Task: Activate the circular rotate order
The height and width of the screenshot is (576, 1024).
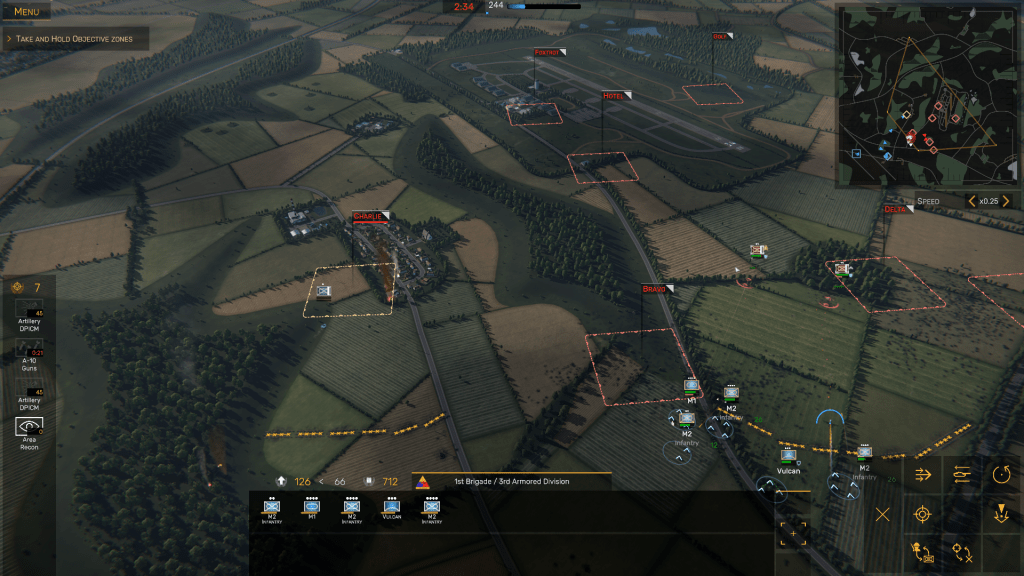Action: click(1001, 474)
